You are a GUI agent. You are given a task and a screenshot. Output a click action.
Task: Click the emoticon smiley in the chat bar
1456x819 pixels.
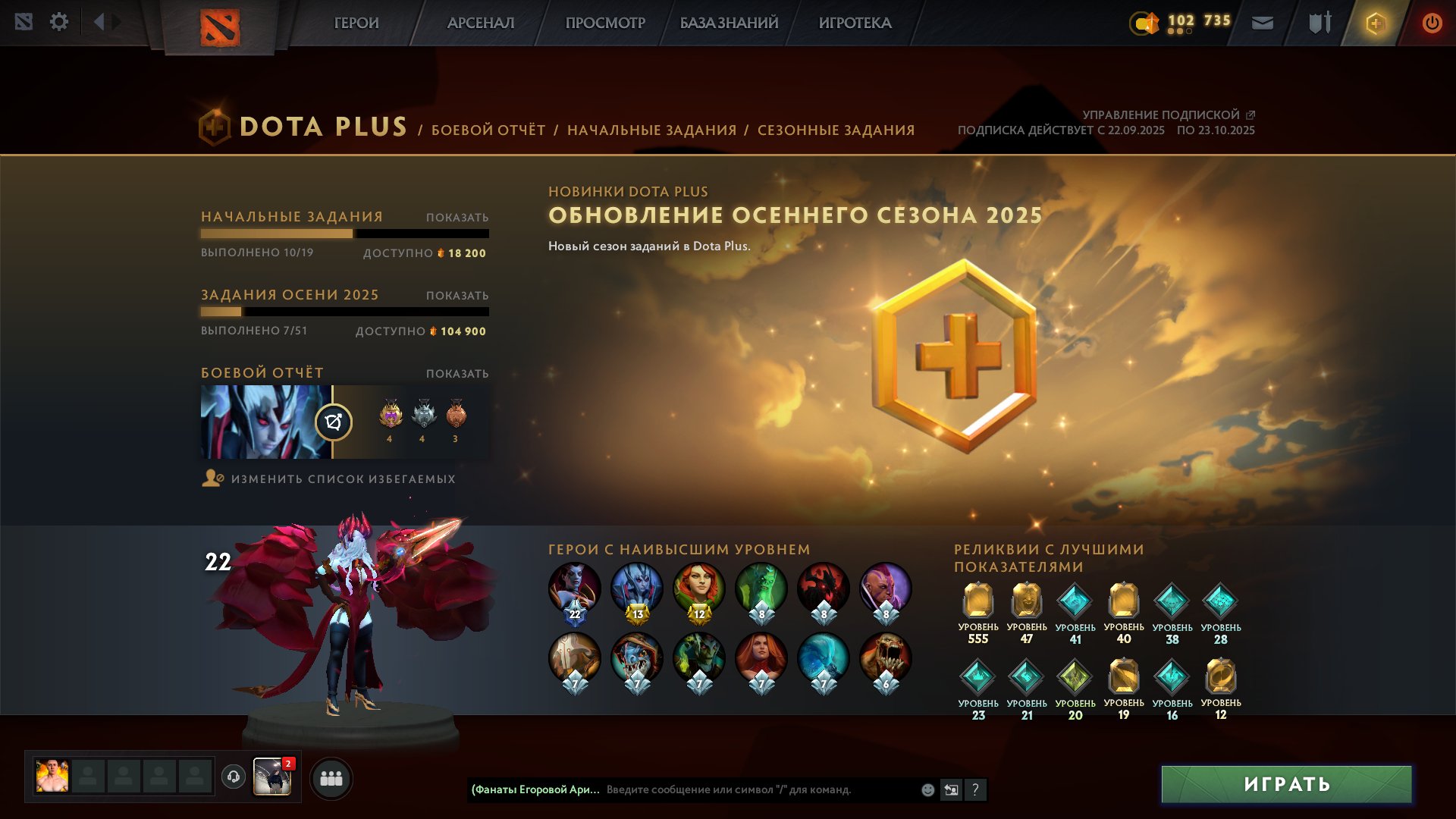[x=927, y=789]
